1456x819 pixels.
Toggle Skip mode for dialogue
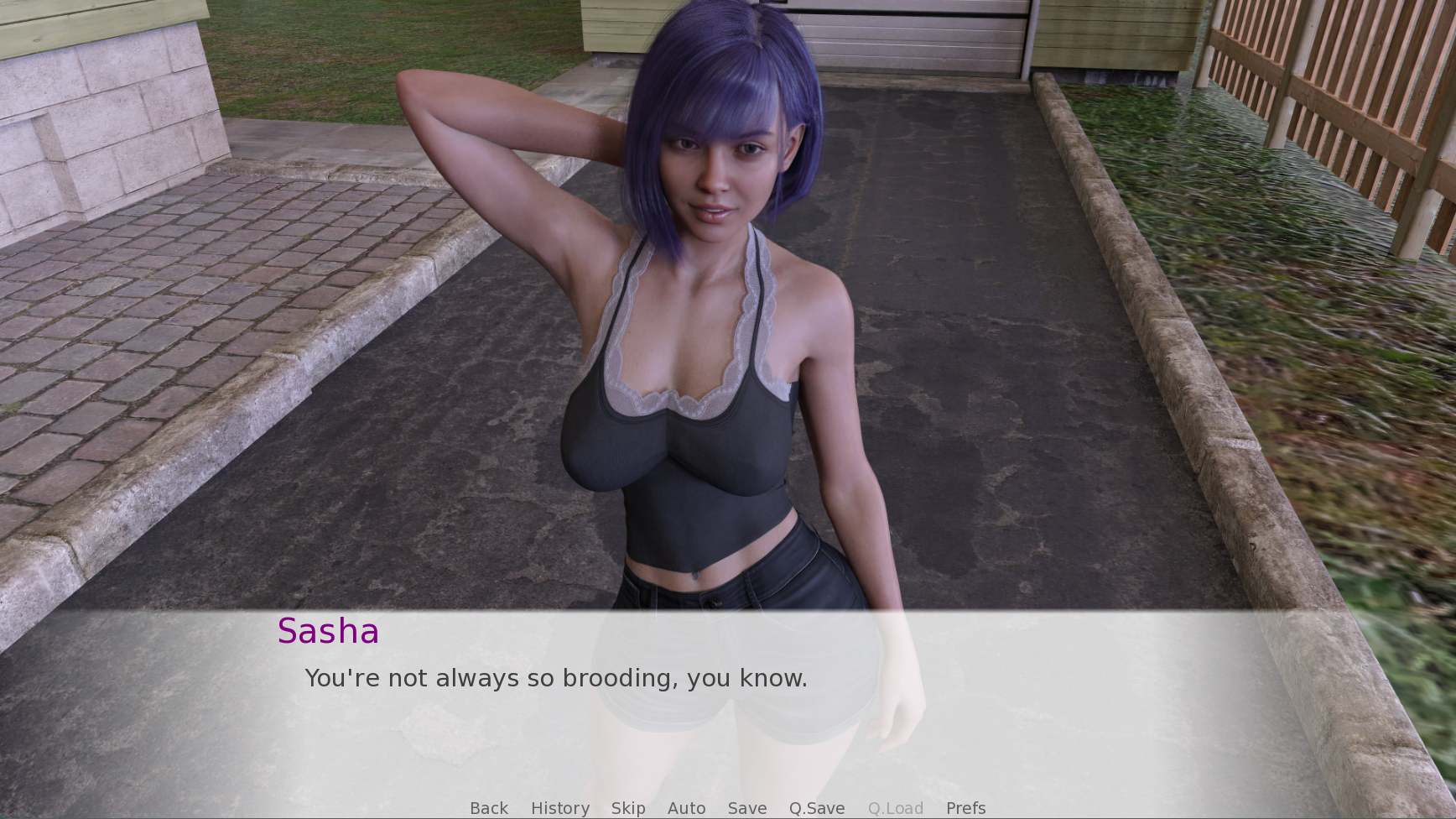click(628, 808)
